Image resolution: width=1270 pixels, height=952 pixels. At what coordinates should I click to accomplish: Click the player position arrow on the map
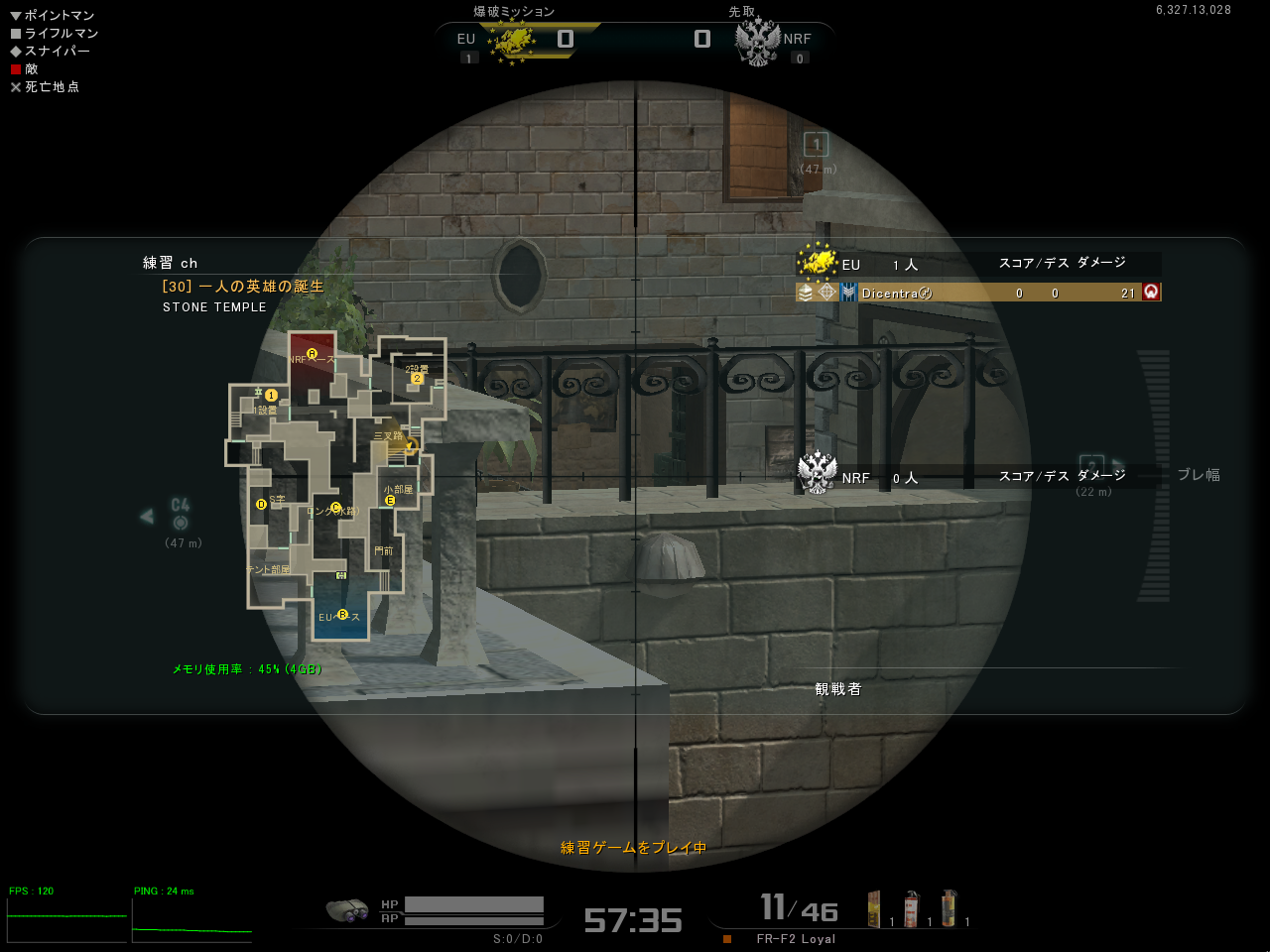[x=409, y=446]
